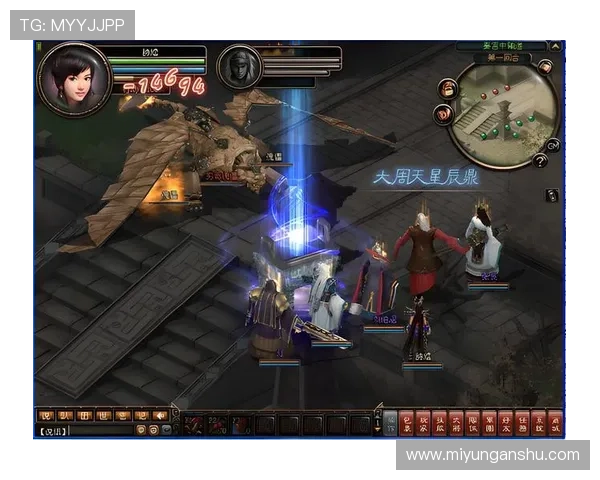600x480 pixels.
Task: Toggle the speaker icon in the chat bar
Action: (159, 415)
